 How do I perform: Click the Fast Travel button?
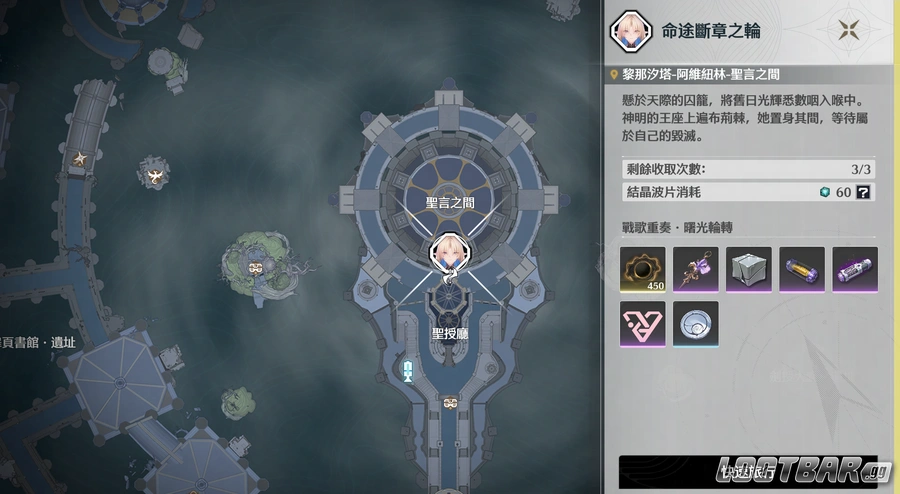point(748,472)
